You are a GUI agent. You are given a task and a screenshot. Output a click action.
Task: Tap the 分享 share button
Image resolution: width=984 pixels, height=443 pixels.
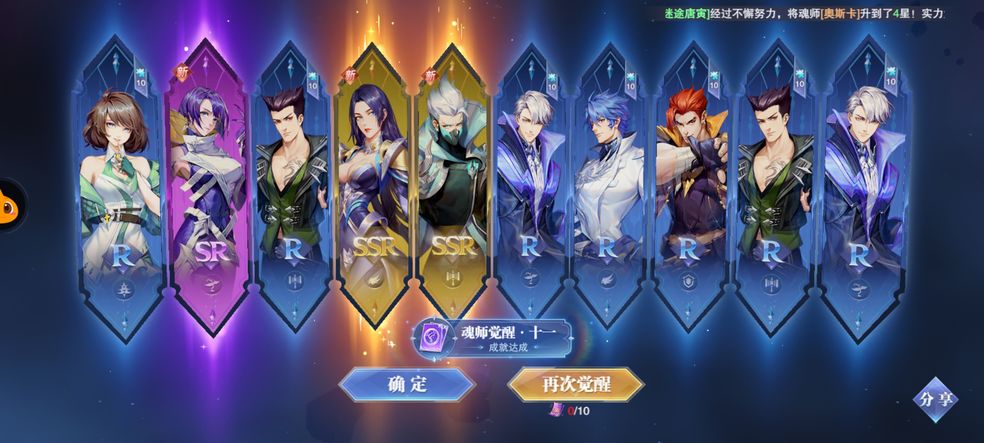(x=935, y=399)
